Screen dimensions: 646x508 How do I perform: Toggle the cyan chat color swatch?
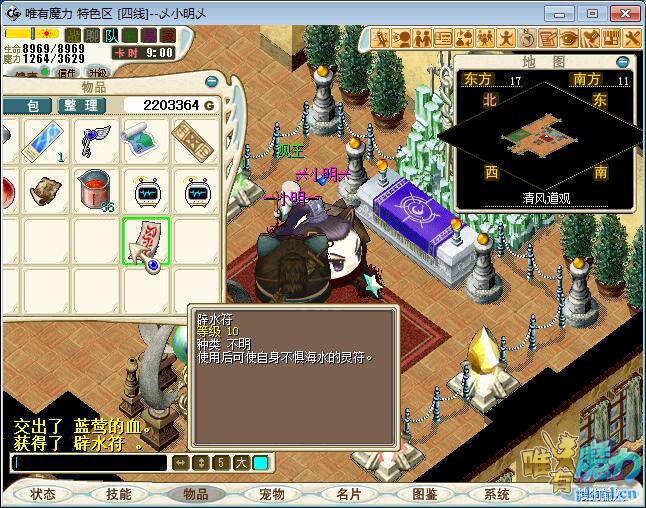click(x=260, y=463)
